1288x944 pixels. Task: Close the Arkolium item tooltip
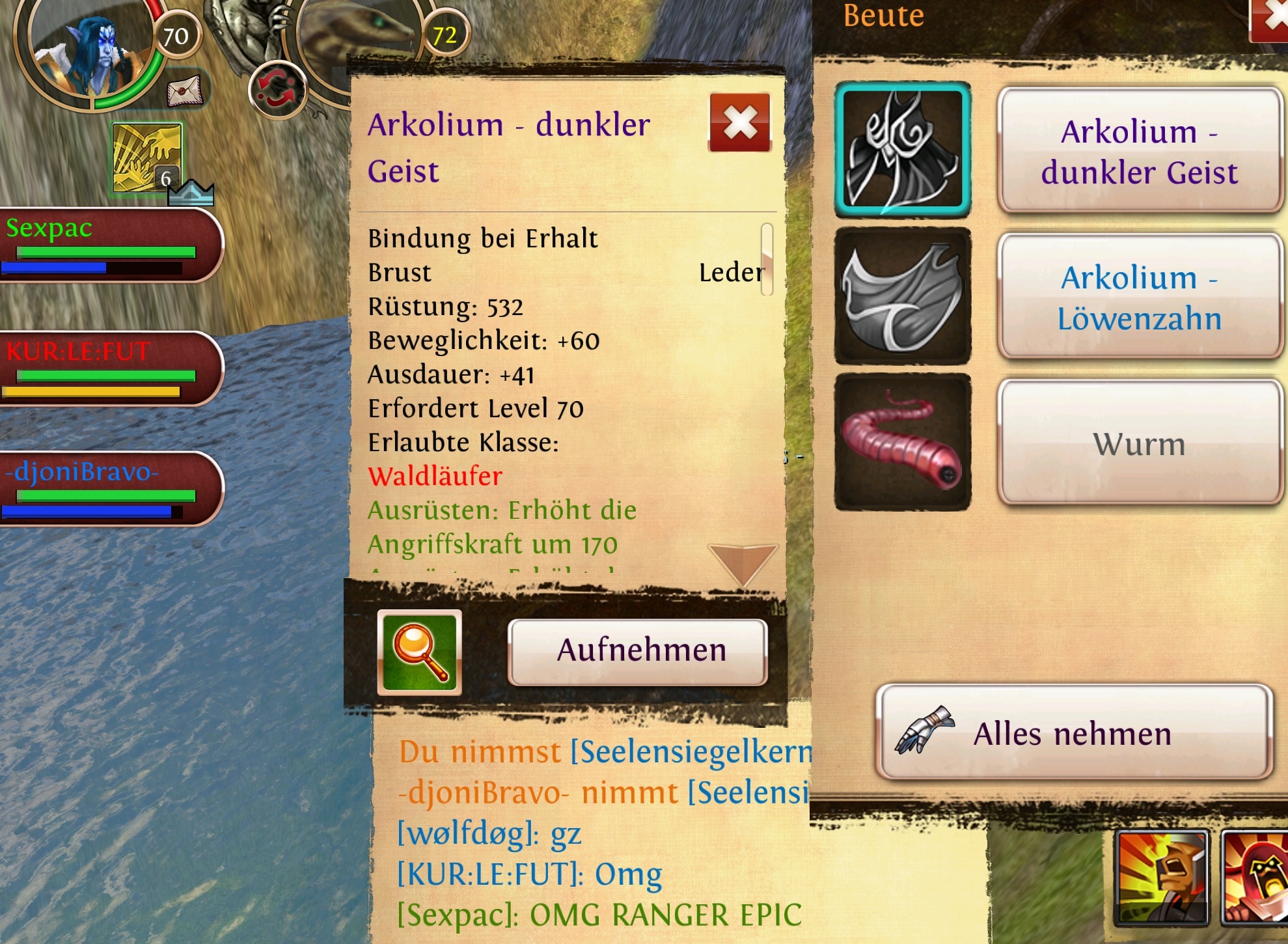[740, 122]
